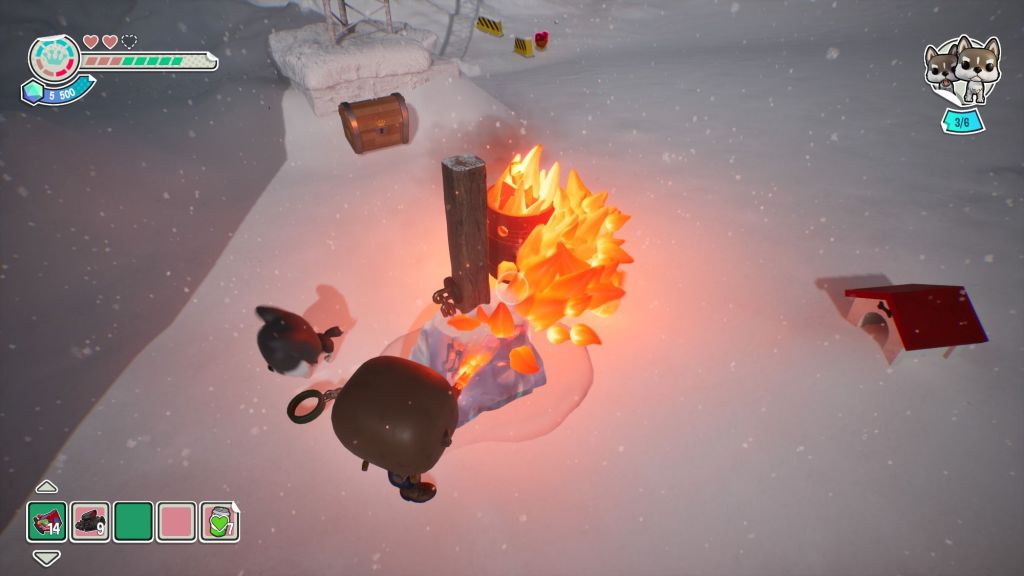
Task: Choose the green heart soda can slot
Action: pyautogui.click(x=219, y=522)
